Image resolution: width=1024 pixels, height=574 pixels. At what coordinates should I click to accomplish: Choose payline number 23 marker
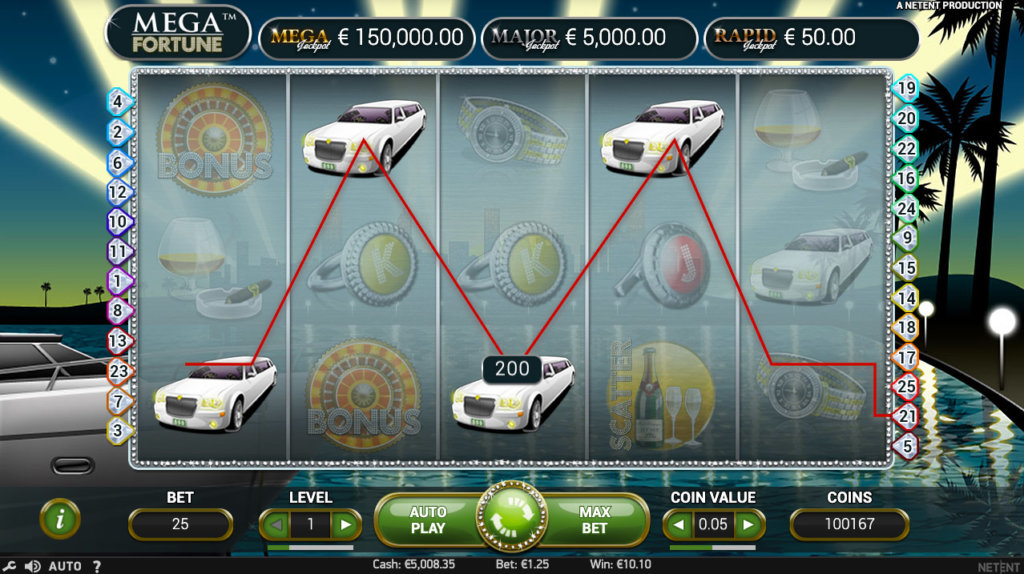pos(118,371)
